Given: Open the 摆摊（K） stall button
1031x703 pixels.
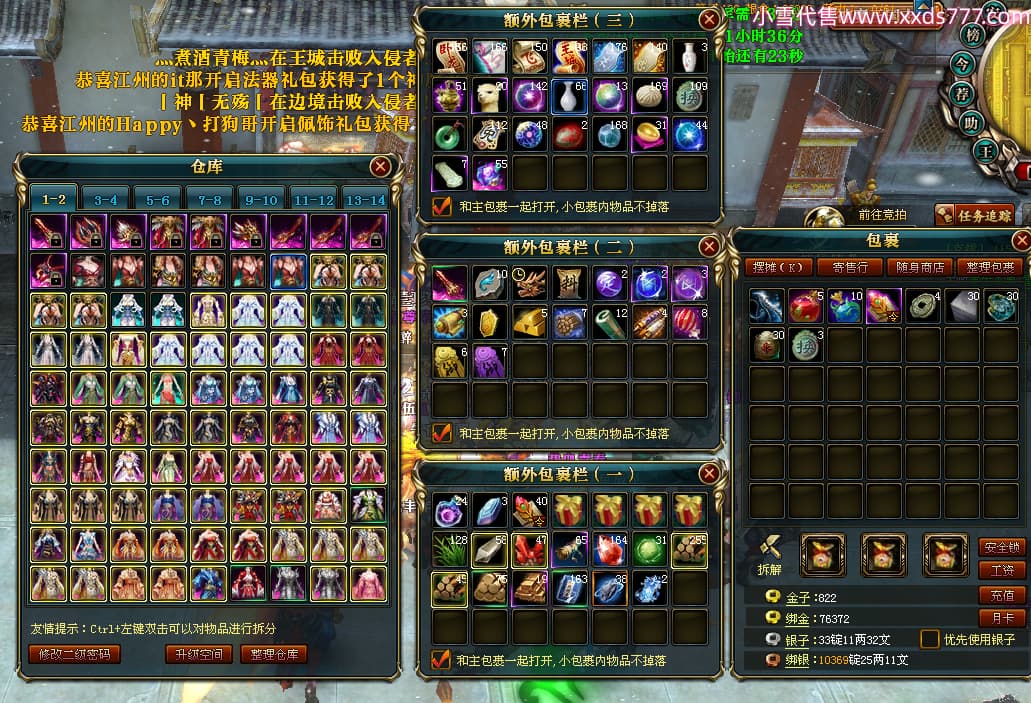Looking at the screenshot, I should (x=777, y=267).
